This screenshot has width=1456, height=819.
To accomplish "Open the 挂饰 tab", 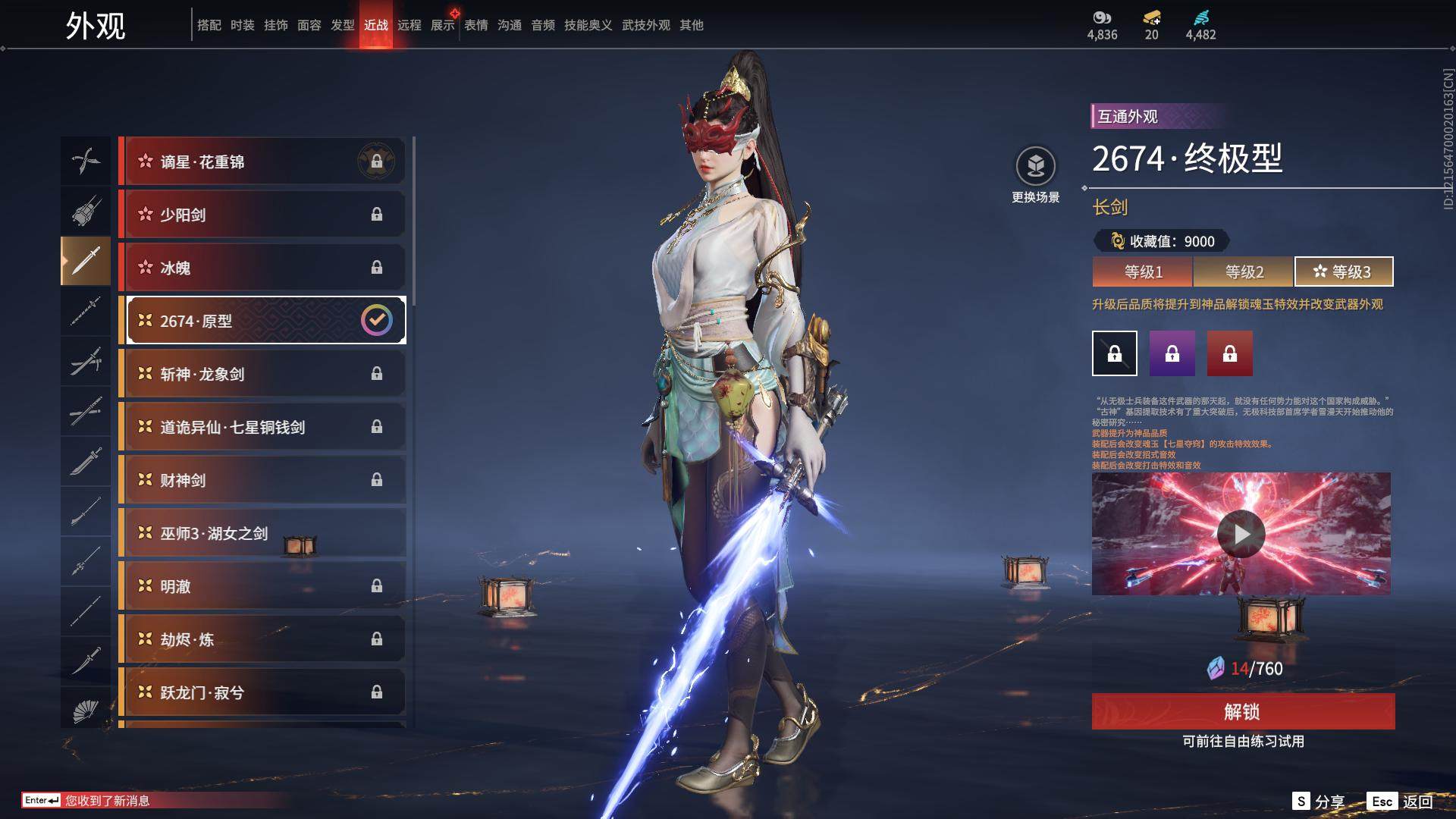I will click(276, 25).
